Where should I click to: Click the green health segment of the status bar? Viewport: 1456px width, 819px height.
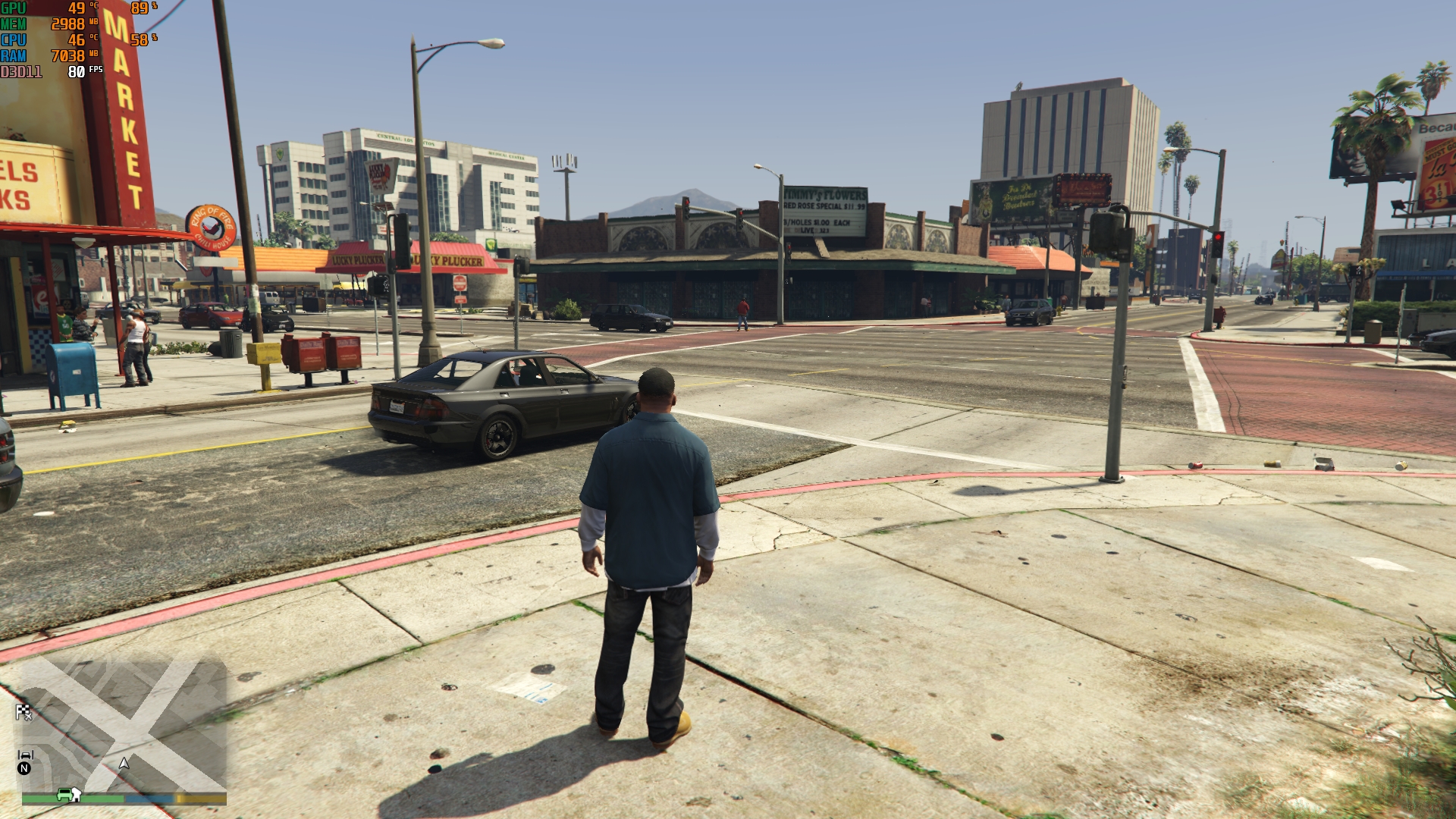[99, 799]
